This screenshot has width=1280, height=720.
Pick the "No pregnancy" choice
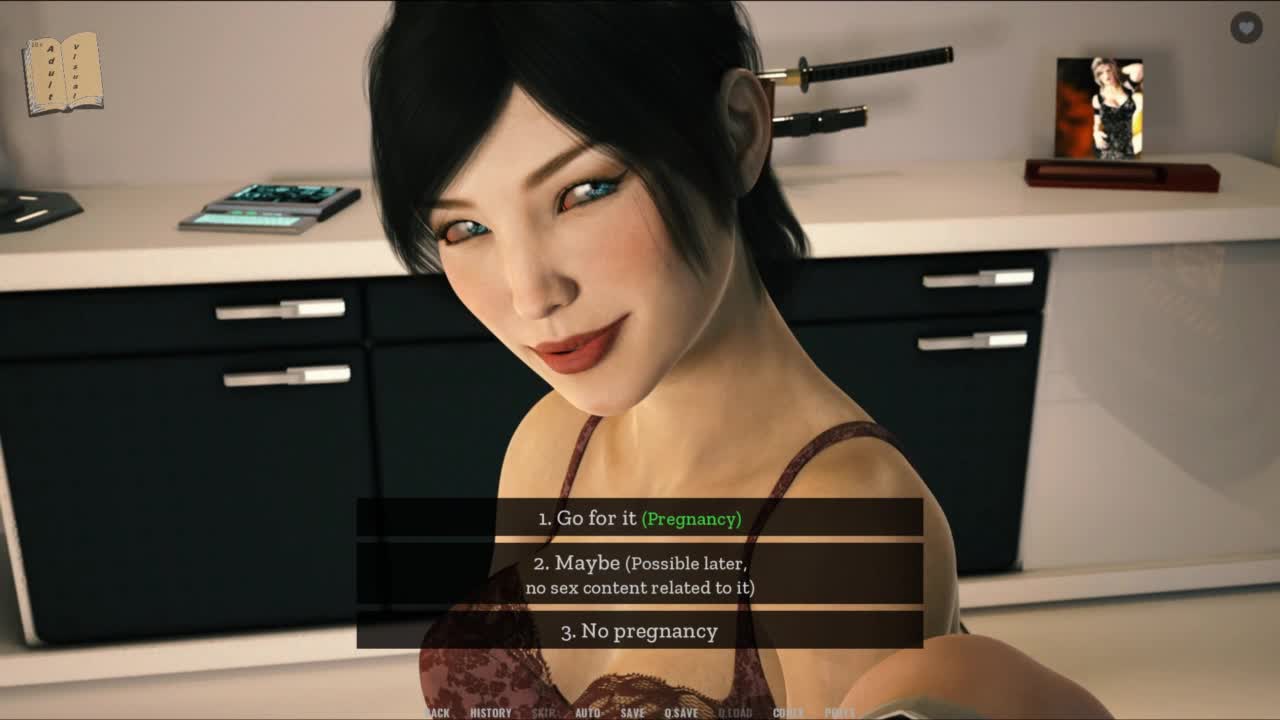click(x=639, y=631)
